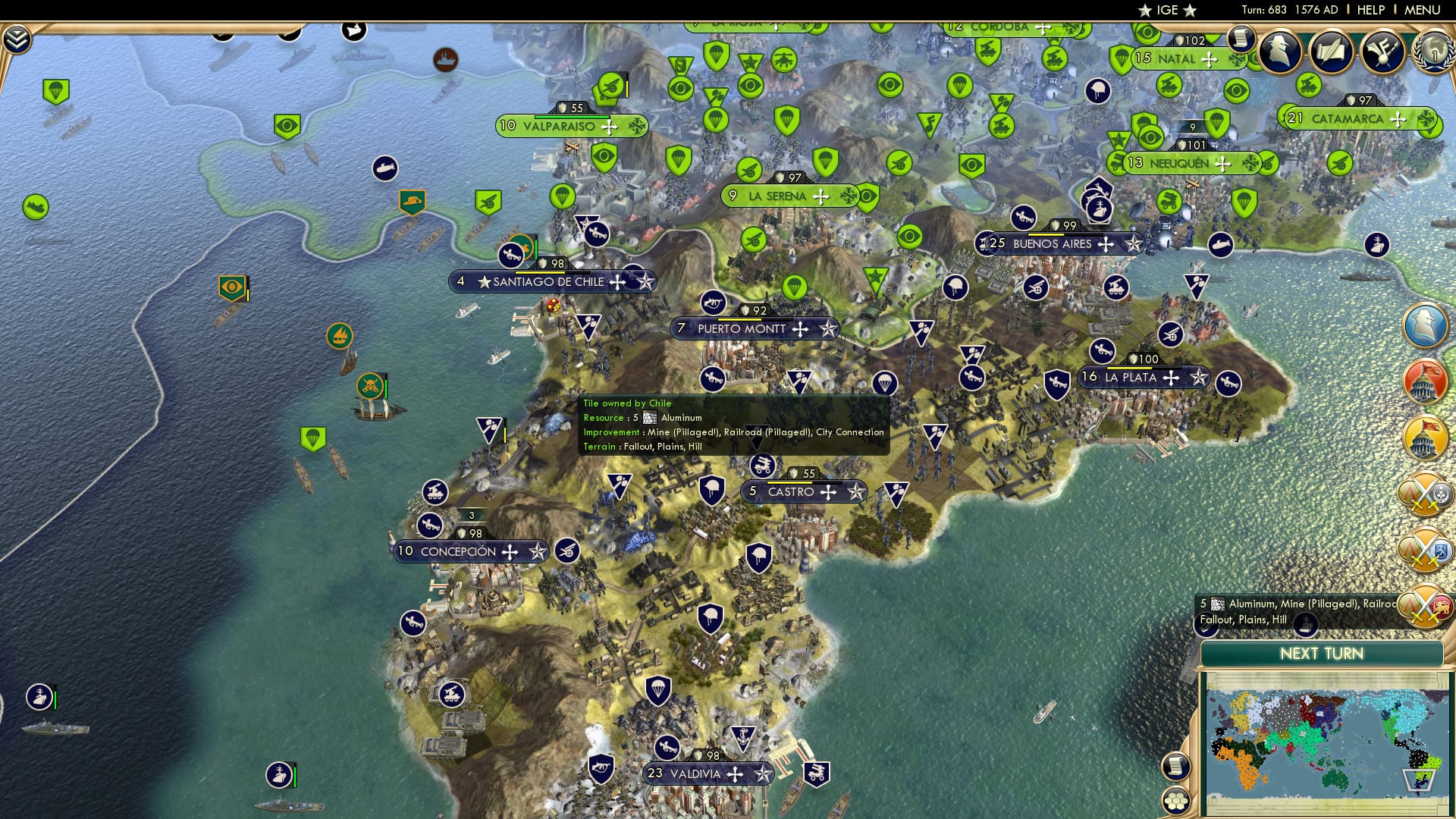The image size is (1456, 819).
Task: Toggle the star icon on Castro's banner
Action: pyautogui.click(x=857, y=492)
